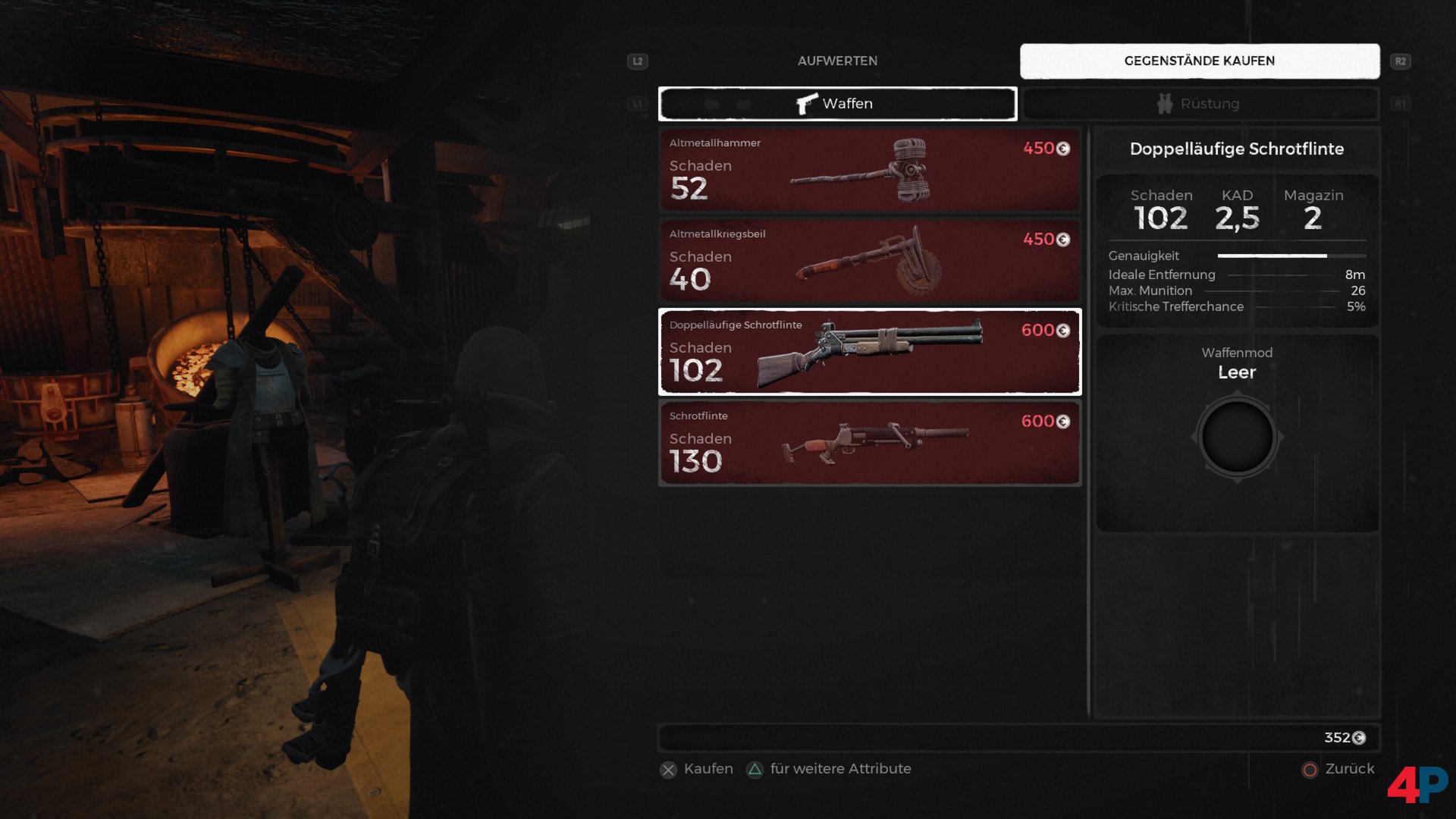Image resolution: width=1456 pixels, height=819 pixels.
Task: Open the Waffen category
Action: [837, 104]
